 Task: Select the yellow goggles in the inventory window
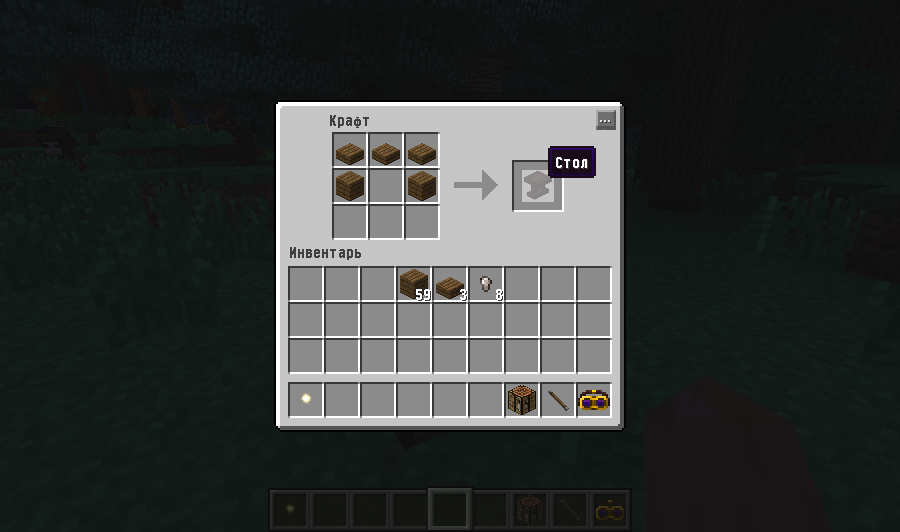tap(594, 400)
